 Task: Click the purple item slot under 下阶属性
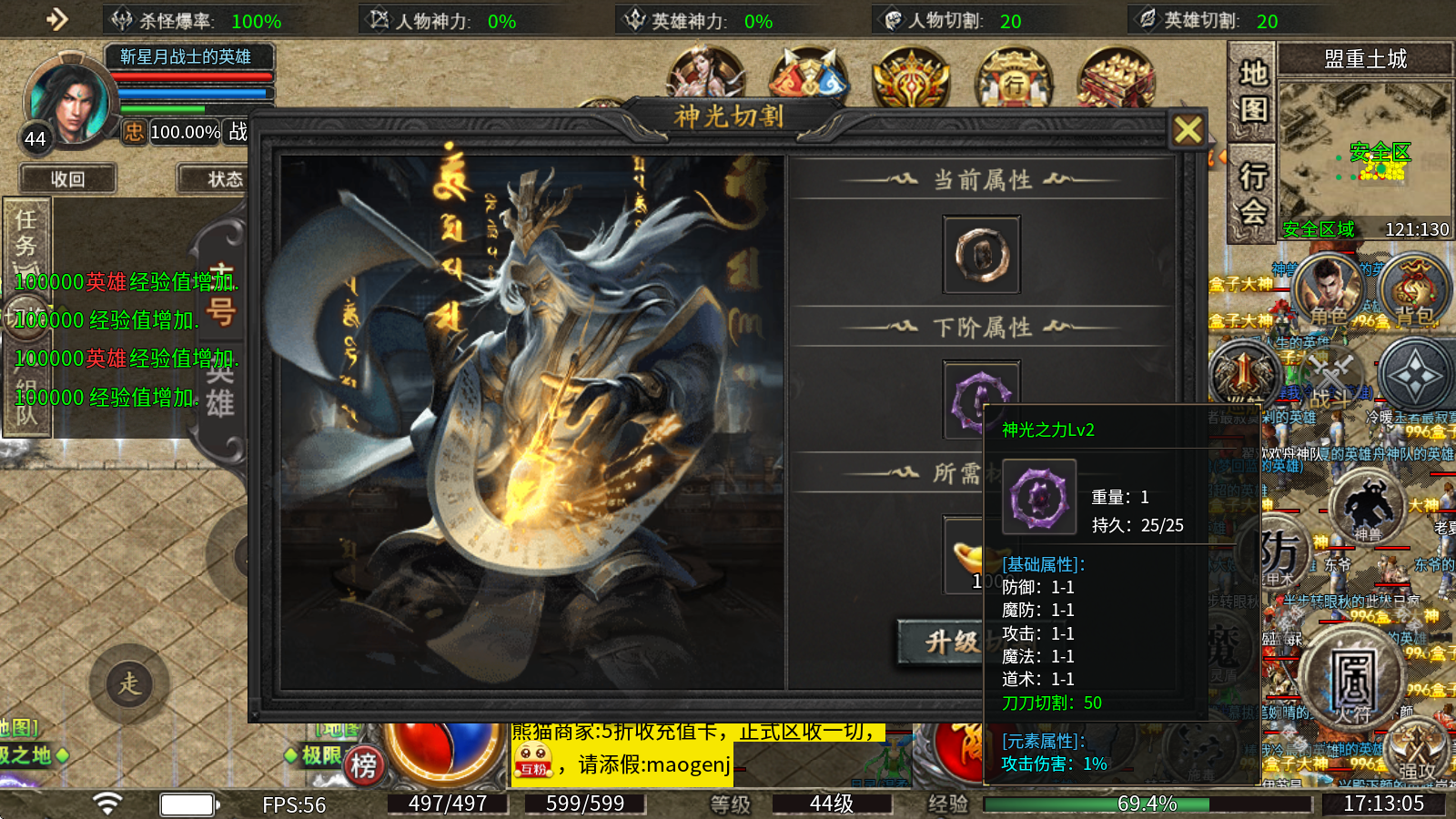(981, 399)
